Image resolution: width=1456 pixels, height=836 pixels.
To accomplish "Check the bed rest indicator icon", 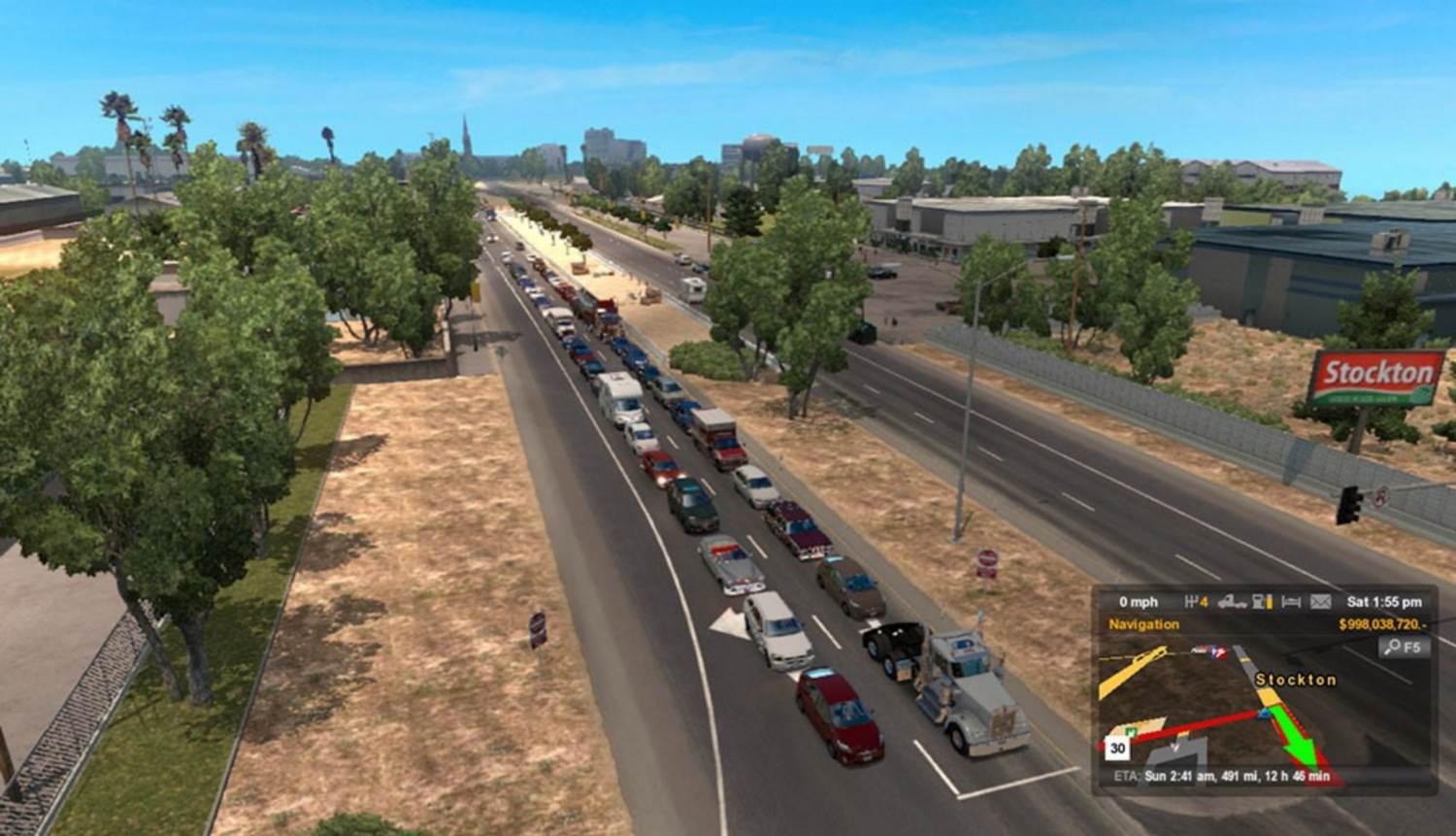I will (1291, 602).
